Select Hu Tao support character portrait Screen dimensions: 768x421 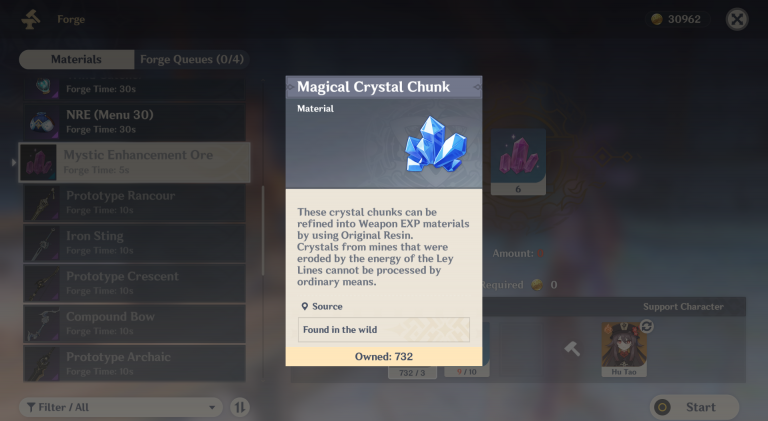click(625, 344)
